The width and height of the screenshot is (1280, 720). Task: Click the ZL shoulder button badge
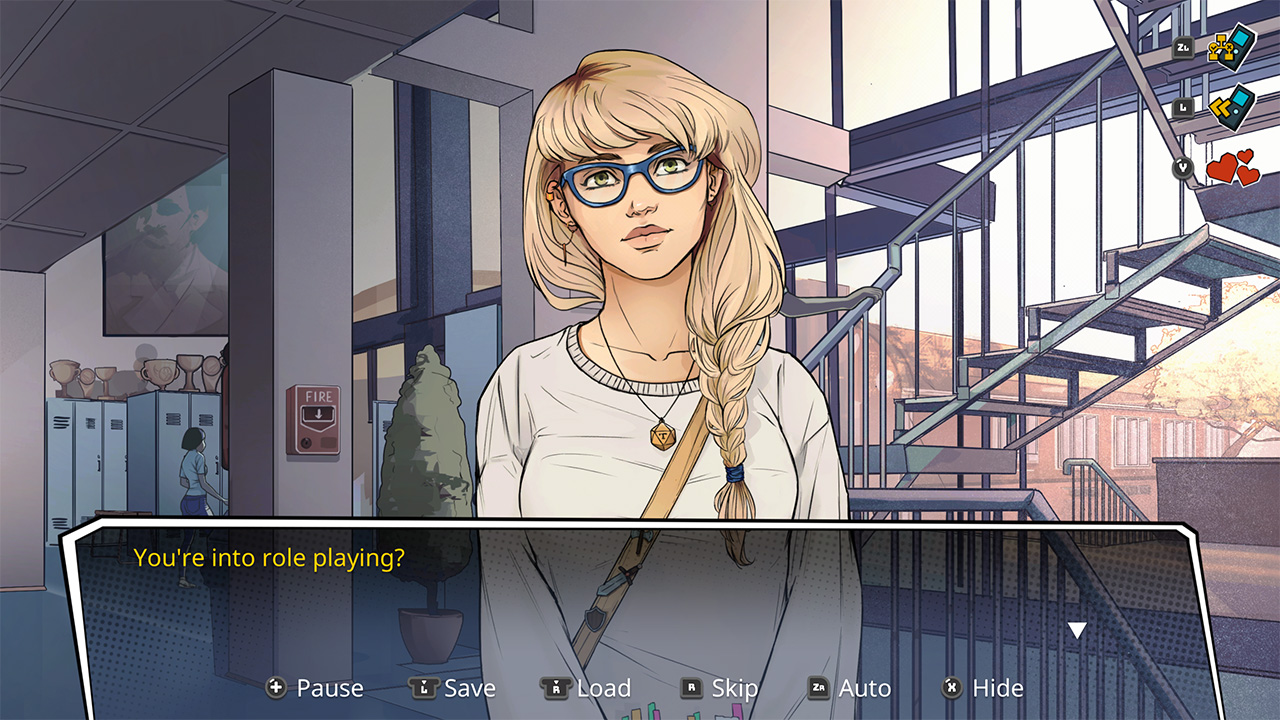click(x=1184, y=49)
